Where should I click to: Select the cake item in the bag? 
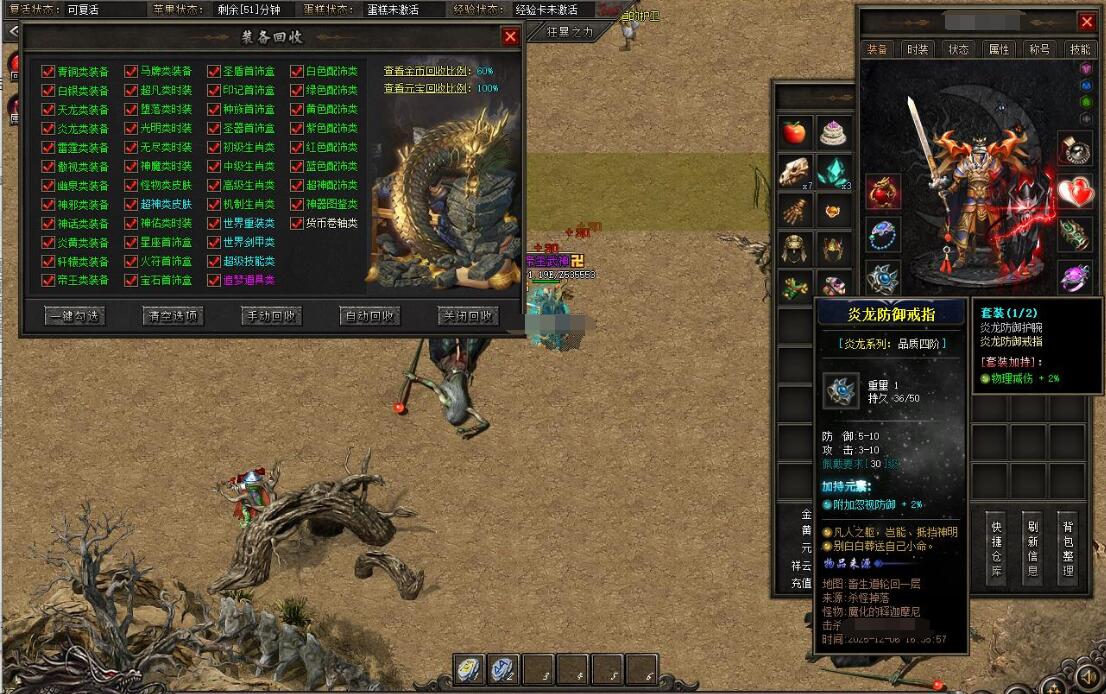[833, 132]
